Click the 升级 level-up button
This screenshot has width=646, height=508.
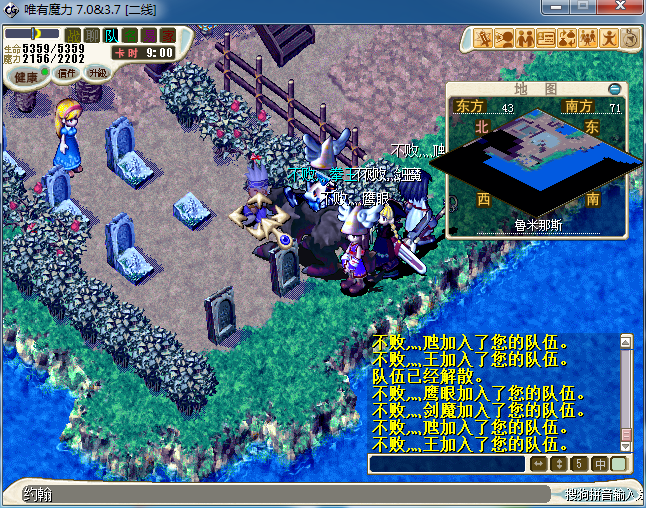point(97,73)
